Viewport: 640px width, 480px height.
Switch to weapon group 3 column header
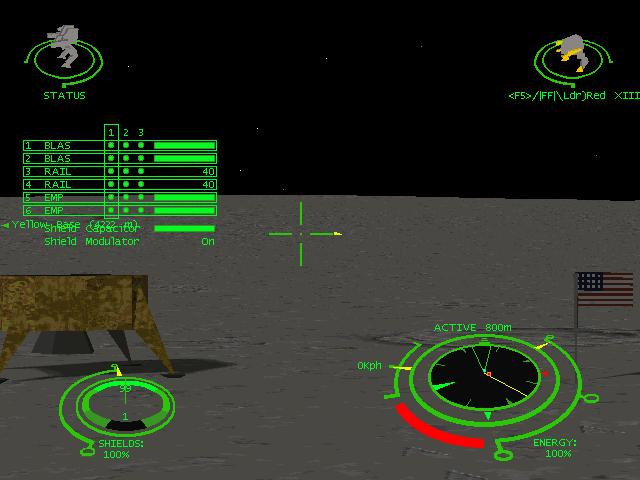click(x=141, y=132)
